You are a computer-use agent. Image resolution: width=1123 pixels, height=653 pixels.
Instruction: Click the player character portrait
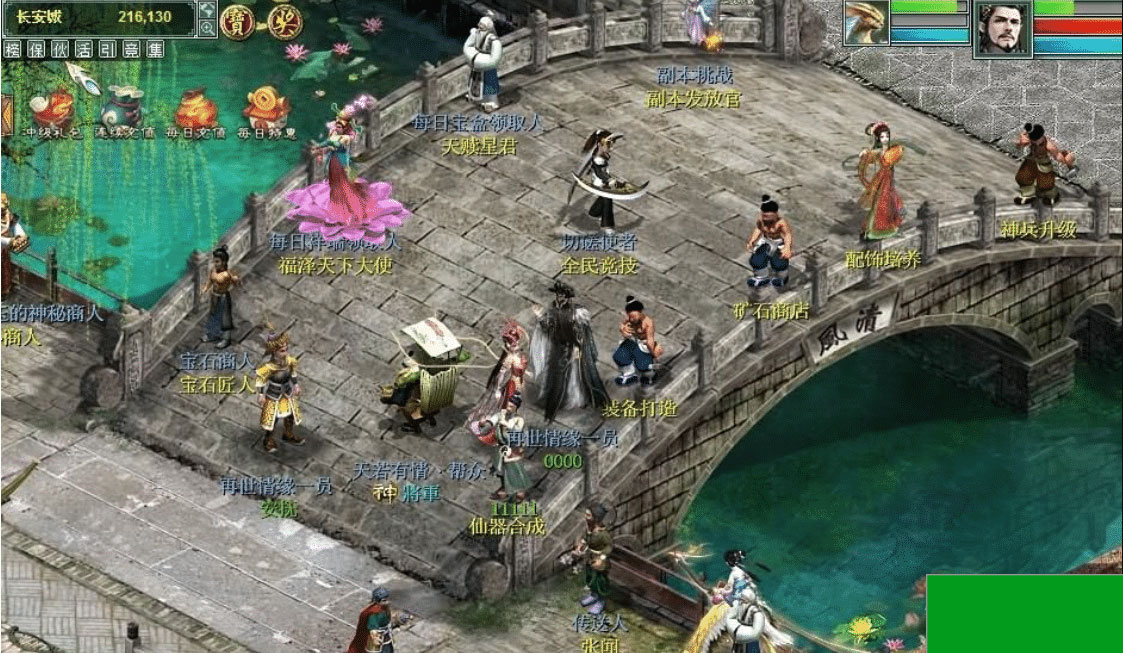tap(1003, 29)
